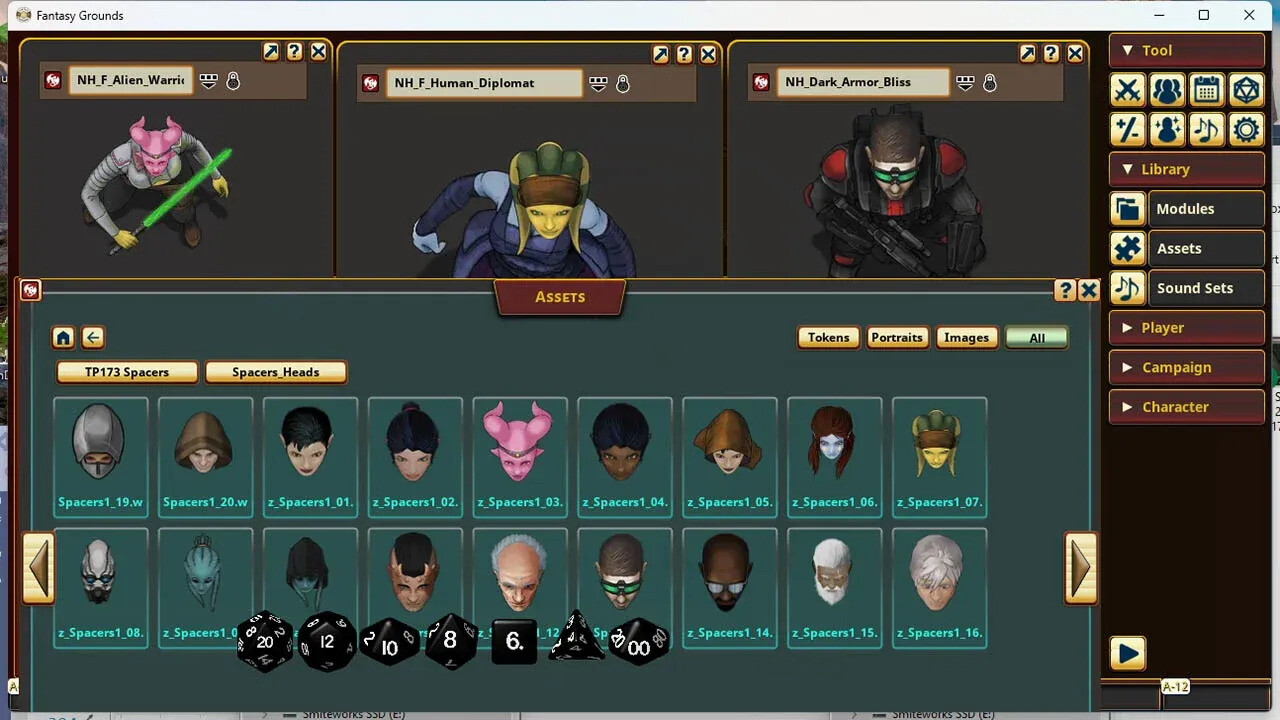Image resolution: width=1280 pixels, height=720 pixels.
Task: Enable the Tokens filter in Assets
Action: (x=828, y=338)
